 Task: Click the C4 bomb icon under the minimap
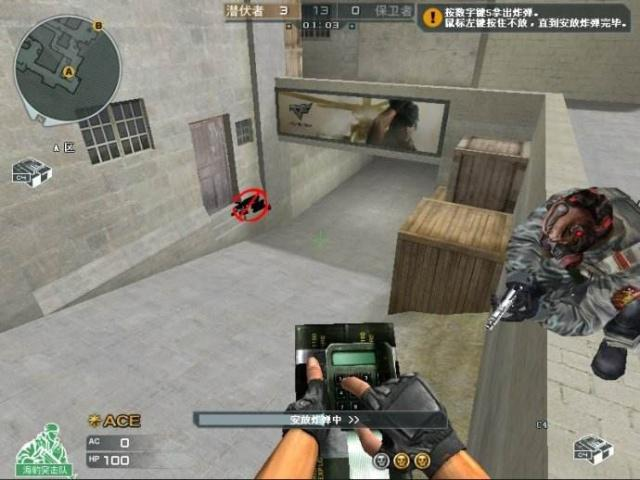[x=31, y=173]
